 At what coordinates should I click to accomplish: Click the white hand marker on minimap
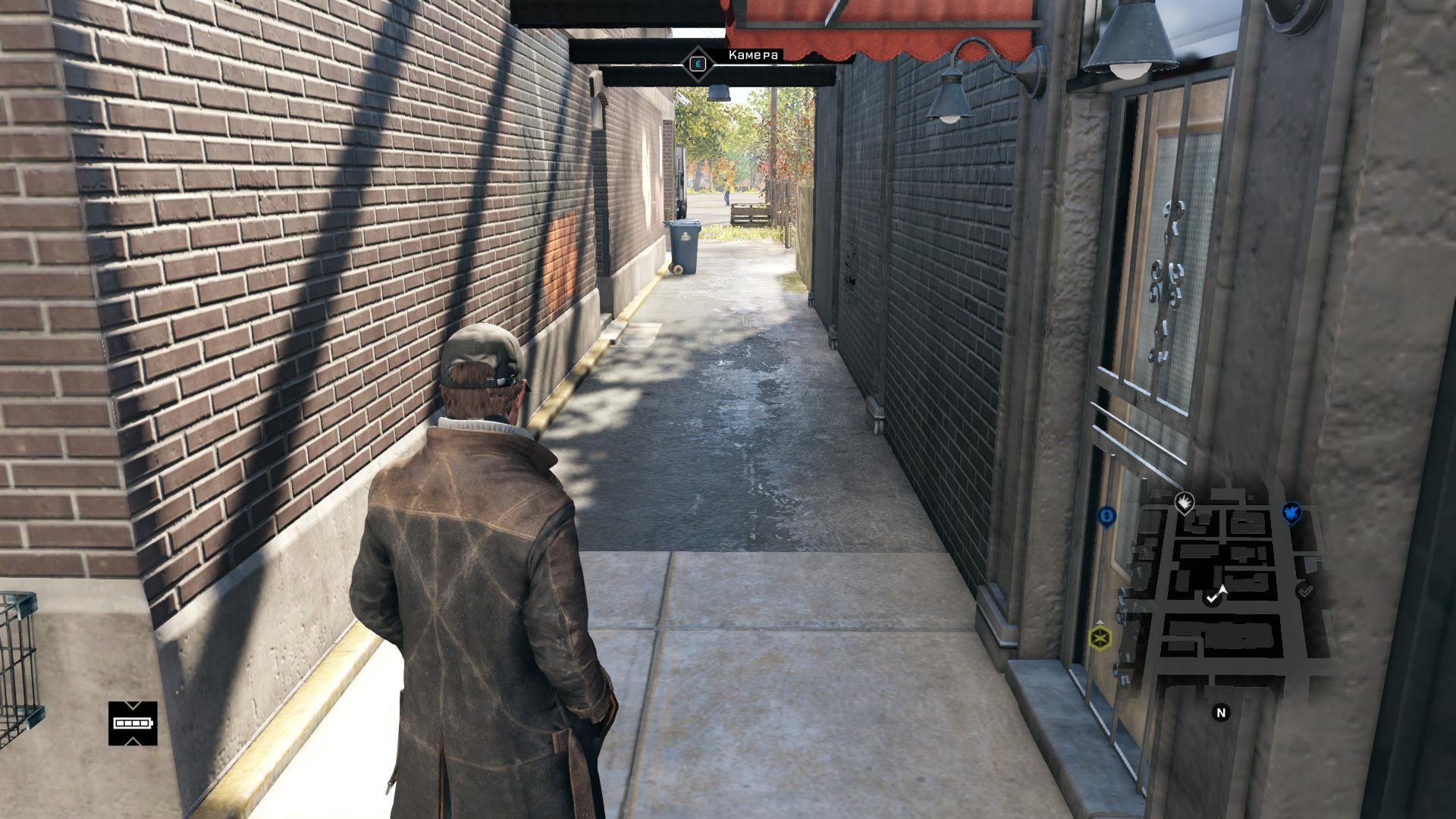1184,501
